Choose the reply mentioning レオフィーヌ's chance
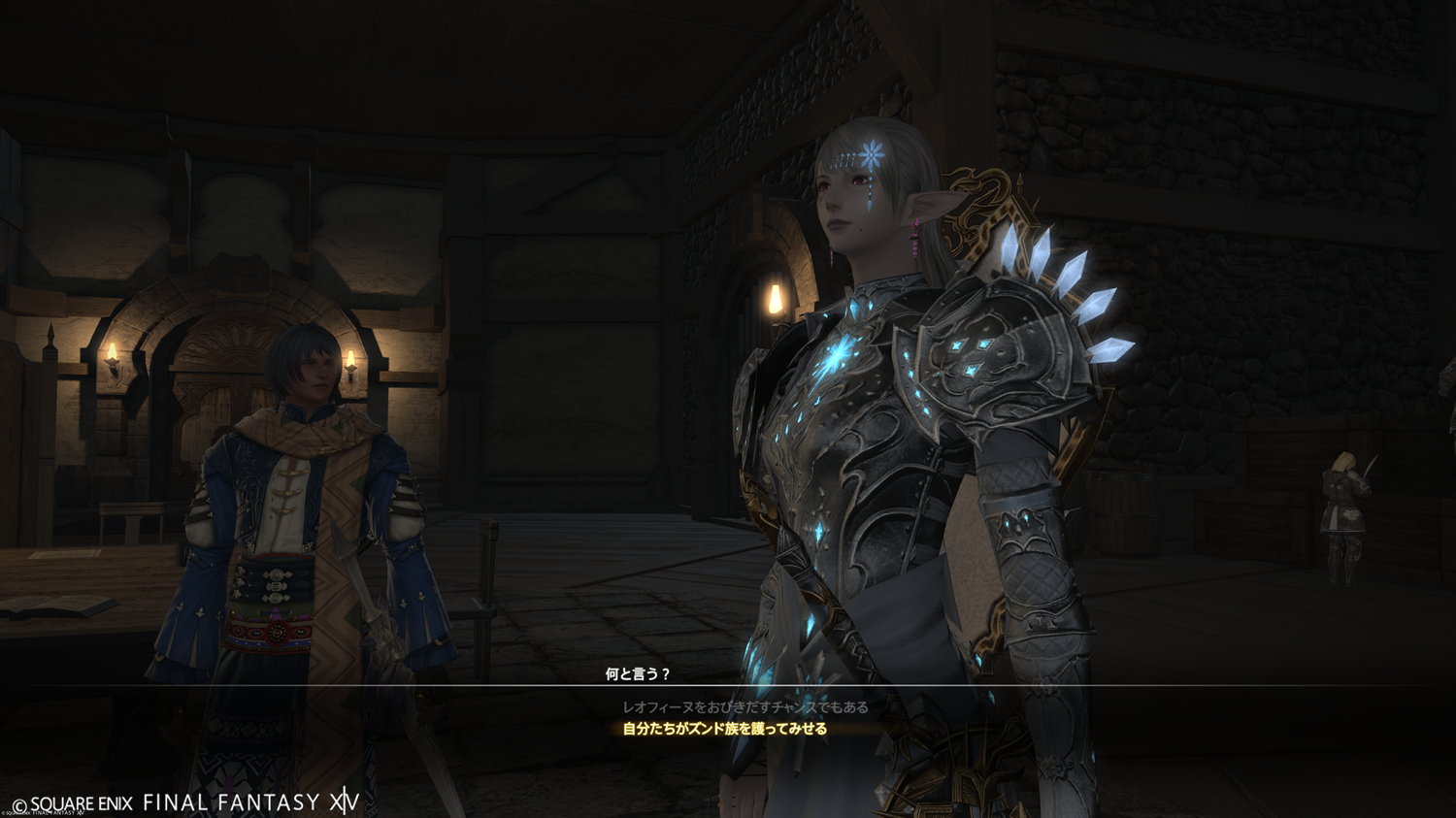Image resolution: width=1456 pixels, height=818 pixels. coord(745,707)
